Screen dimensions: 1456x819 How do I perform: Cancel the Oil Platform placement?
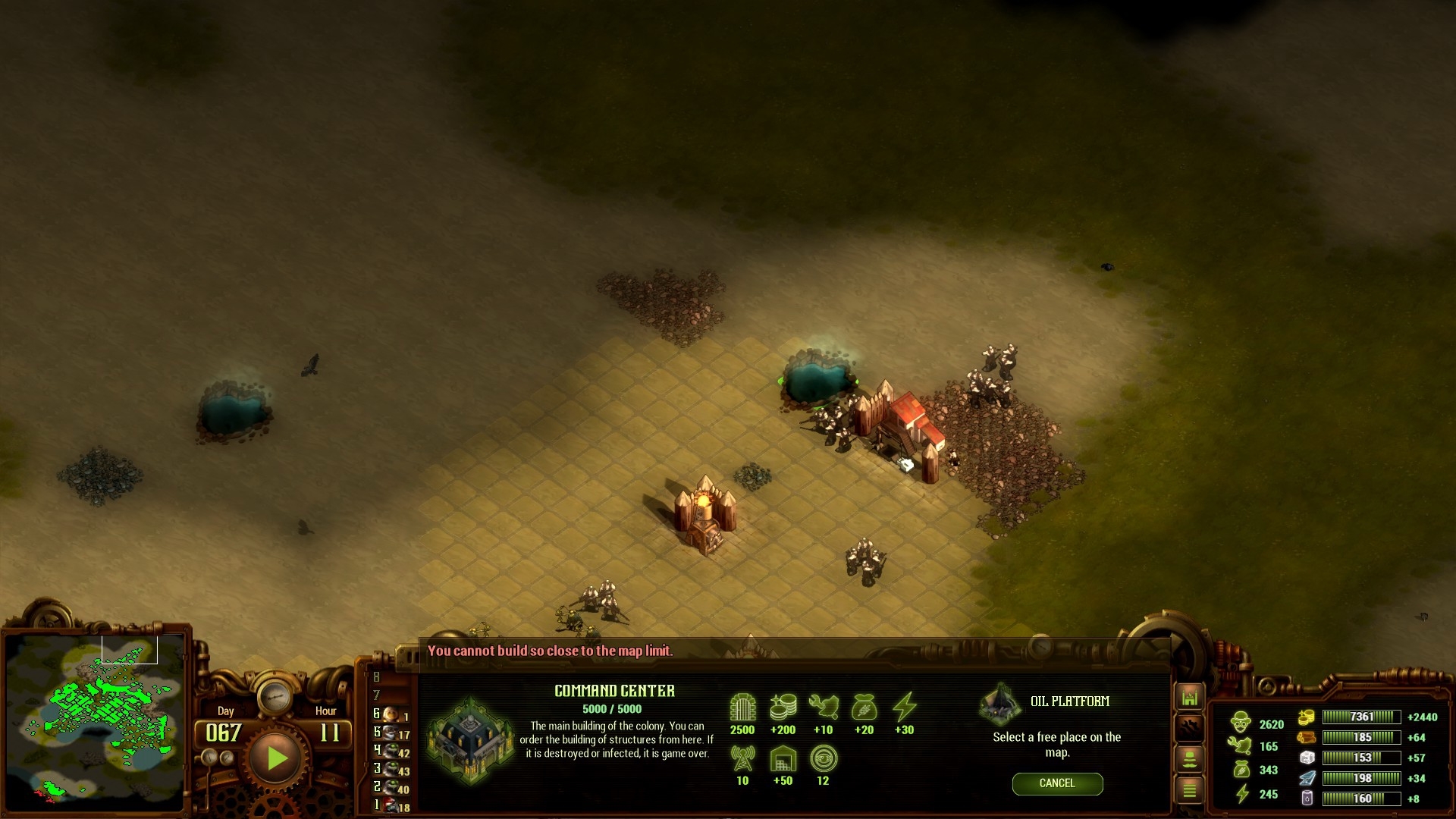[x=1057, y=783]
